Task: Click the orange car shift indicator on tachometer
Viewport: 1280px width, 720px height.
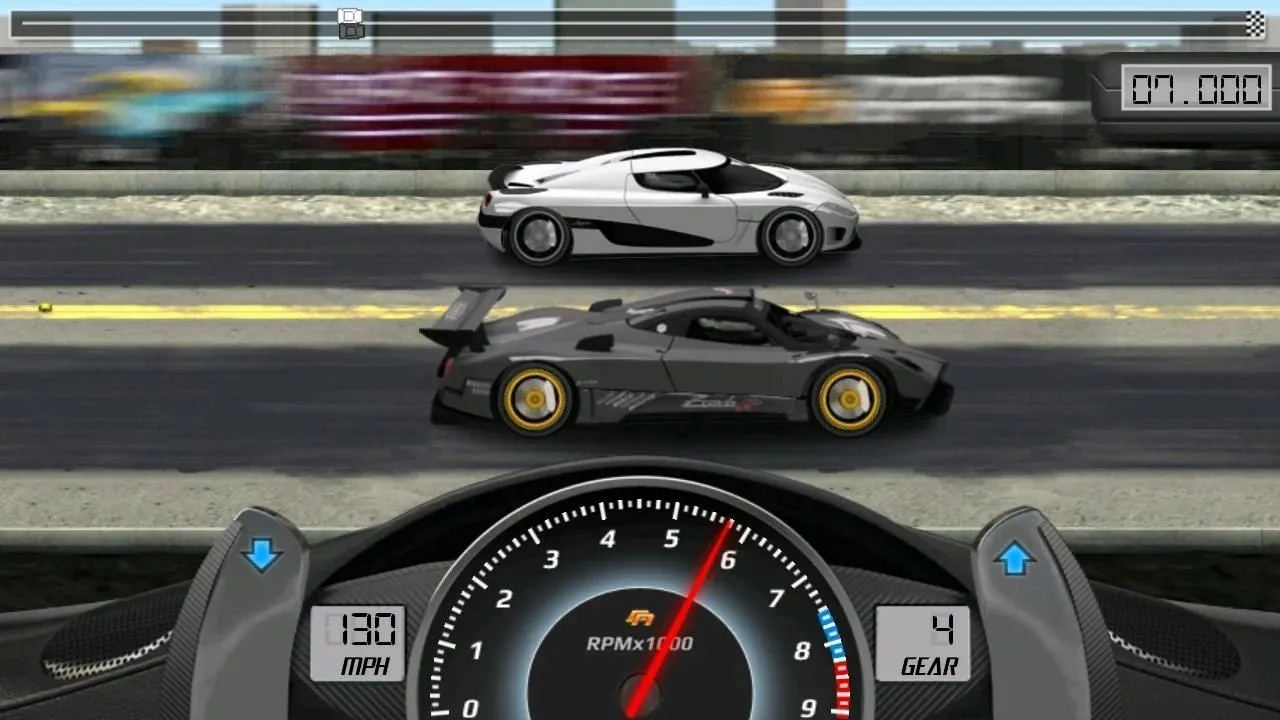Action: (640, 620)
